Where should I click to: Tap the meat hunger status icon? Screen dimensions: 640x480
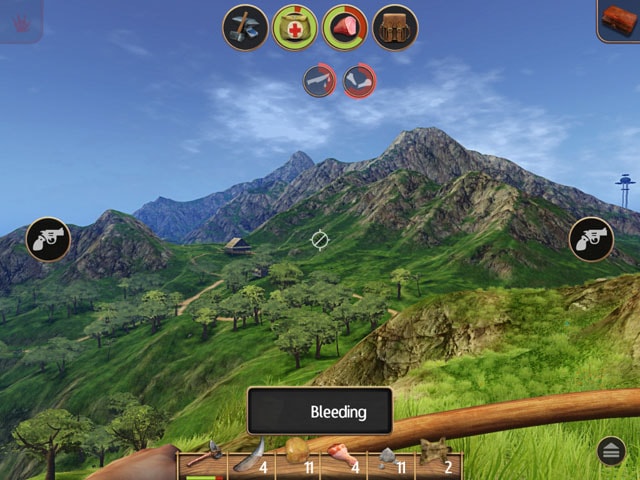[345, 27]
